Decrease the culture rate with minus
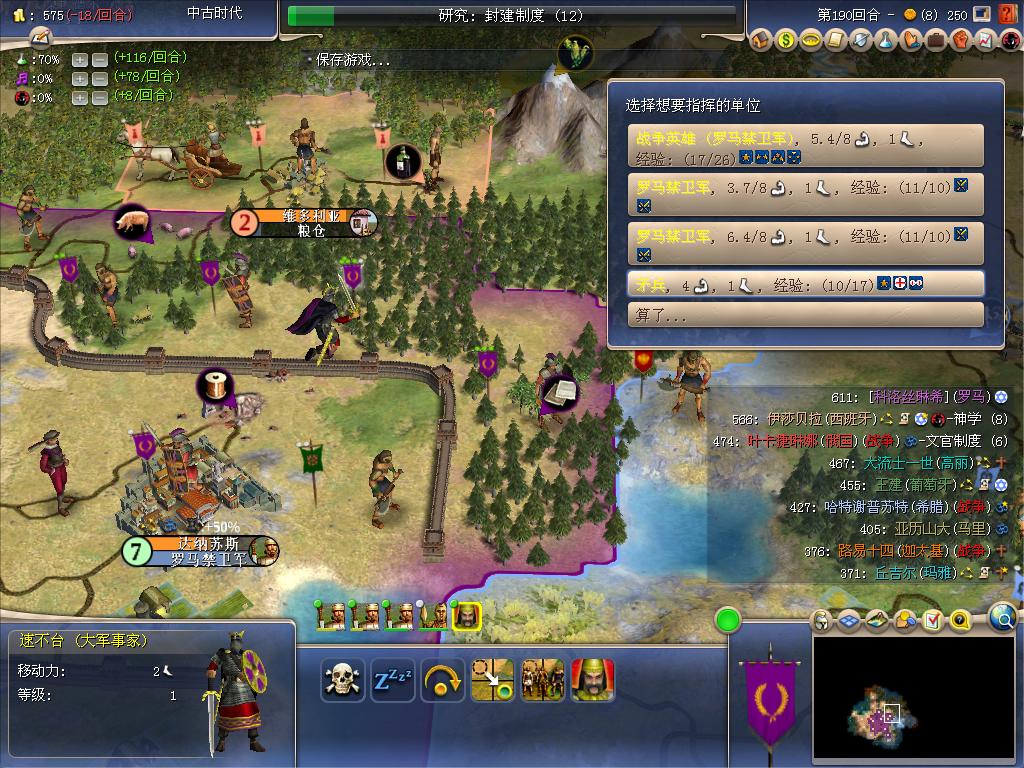1024x768 pixels. [x=100, y=78]
